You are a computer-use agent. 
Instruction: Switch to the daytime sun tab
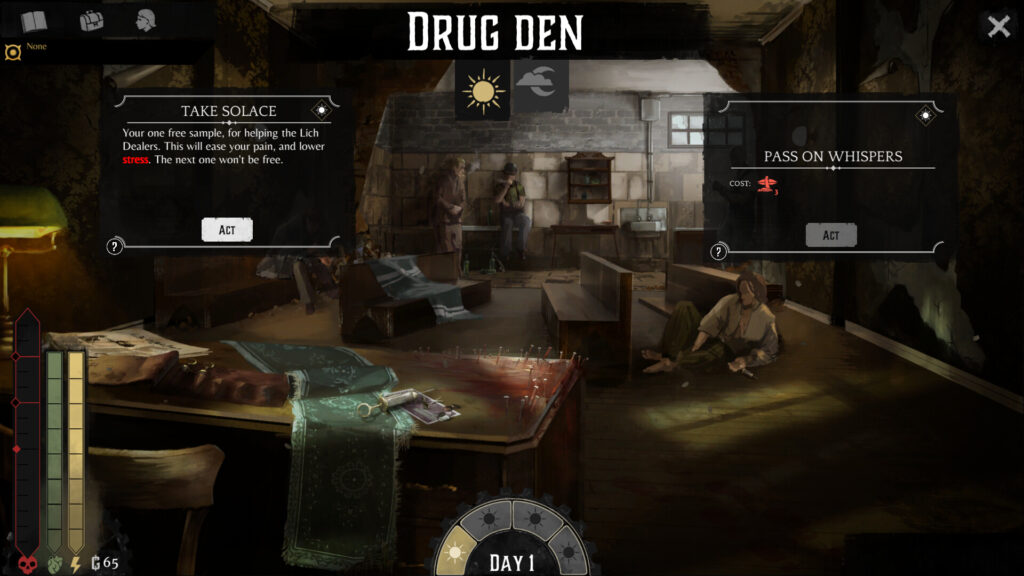[484, 91]
